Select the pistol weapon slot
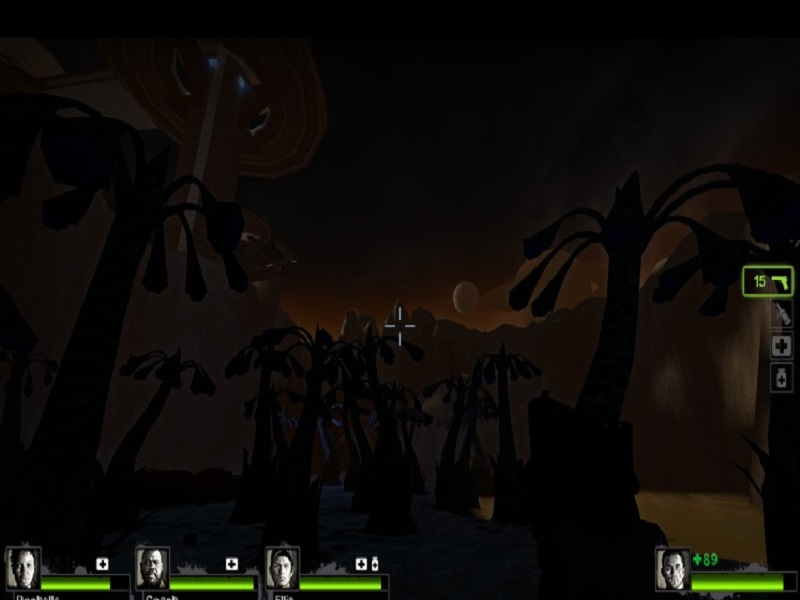Screen dimensions: 800x600 [768, 281]
